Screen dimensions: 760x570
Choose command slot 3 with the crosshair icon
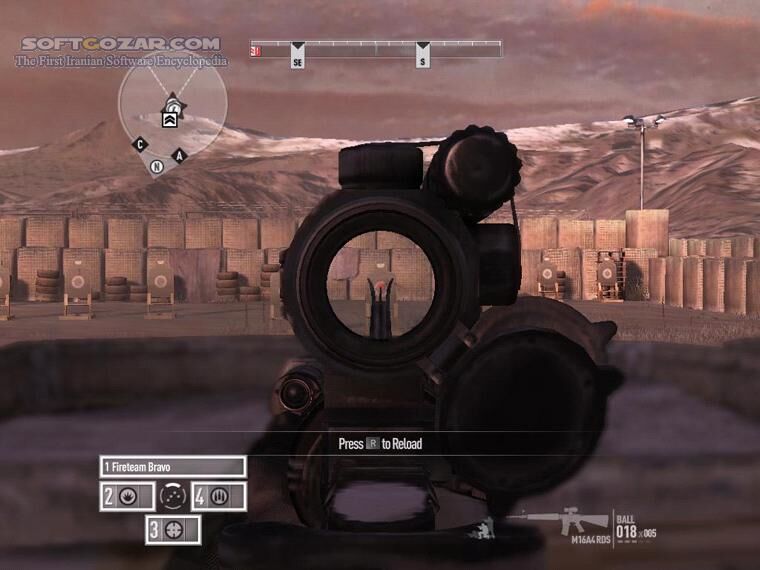[x=174, y=530]
